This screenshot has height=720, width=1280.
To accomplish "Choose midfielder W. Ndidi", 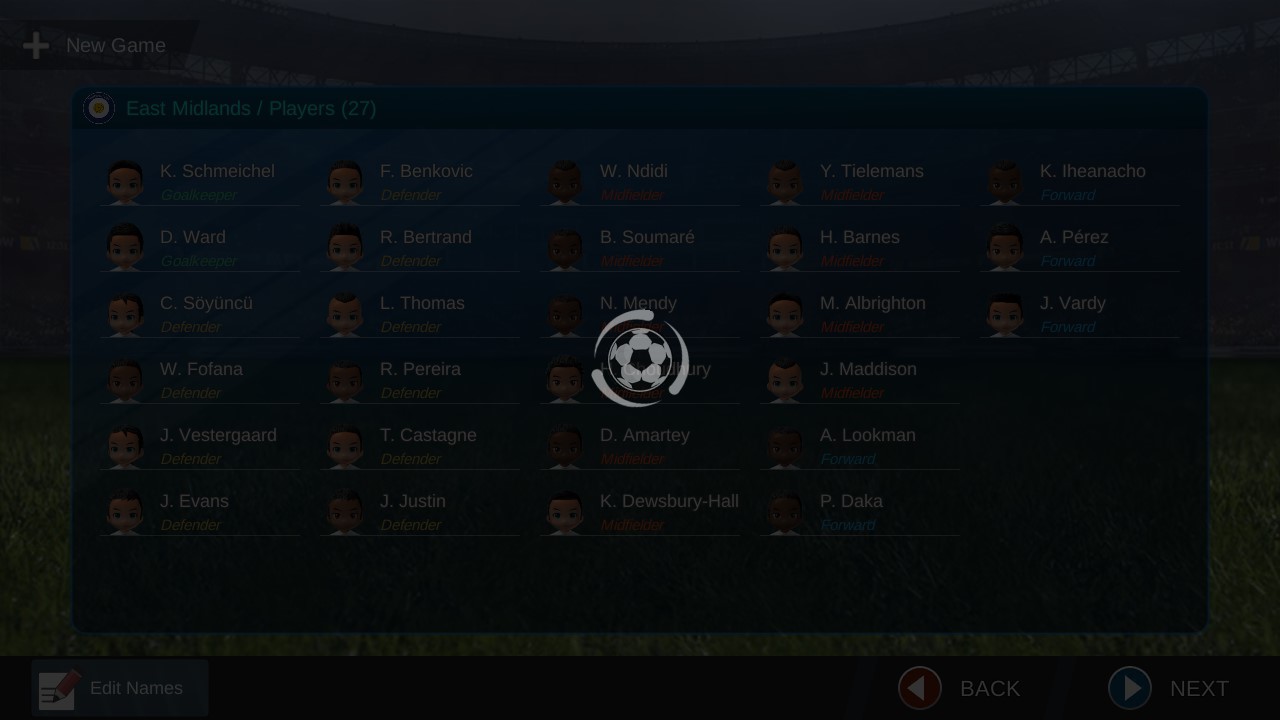I will [x=640, y=182].
